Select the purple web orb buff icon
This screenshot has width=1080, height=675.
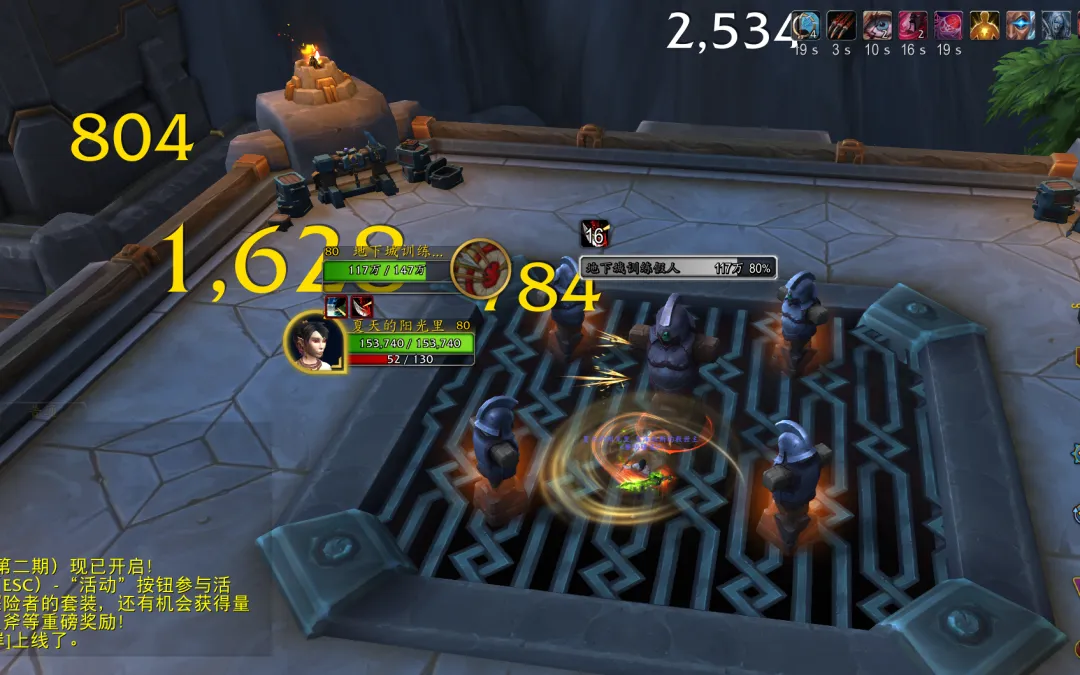pos(948,25)
